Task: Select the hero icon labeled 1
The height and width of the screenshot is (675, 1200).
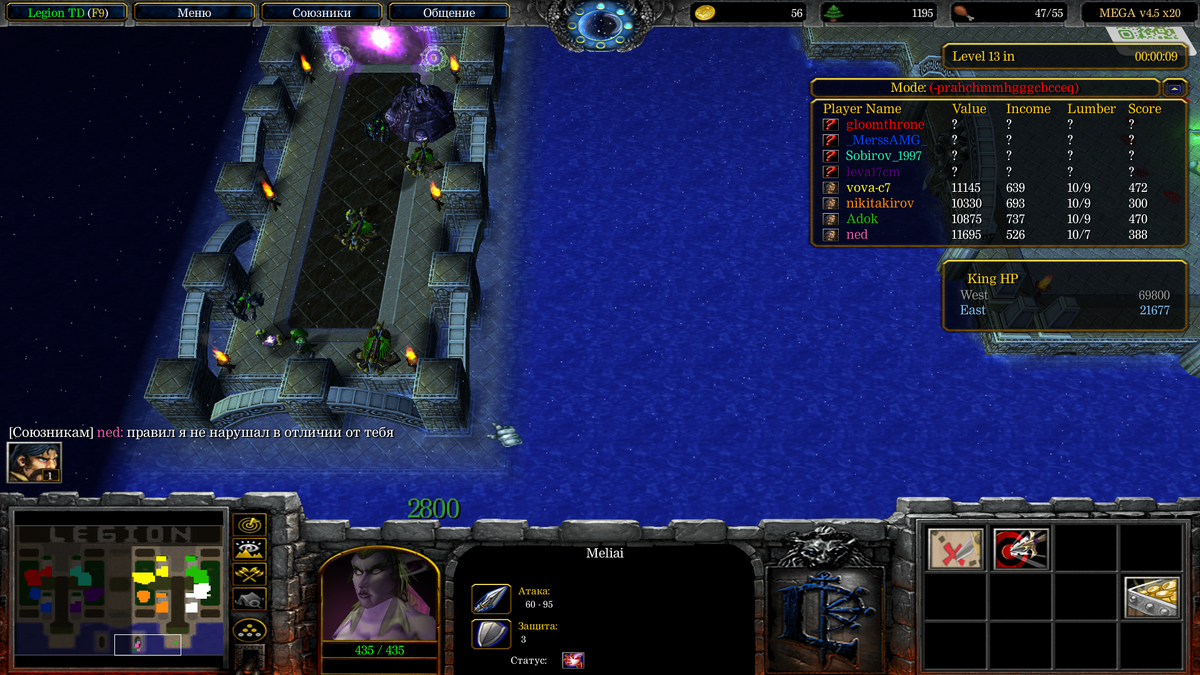Action: click(34, 462)
